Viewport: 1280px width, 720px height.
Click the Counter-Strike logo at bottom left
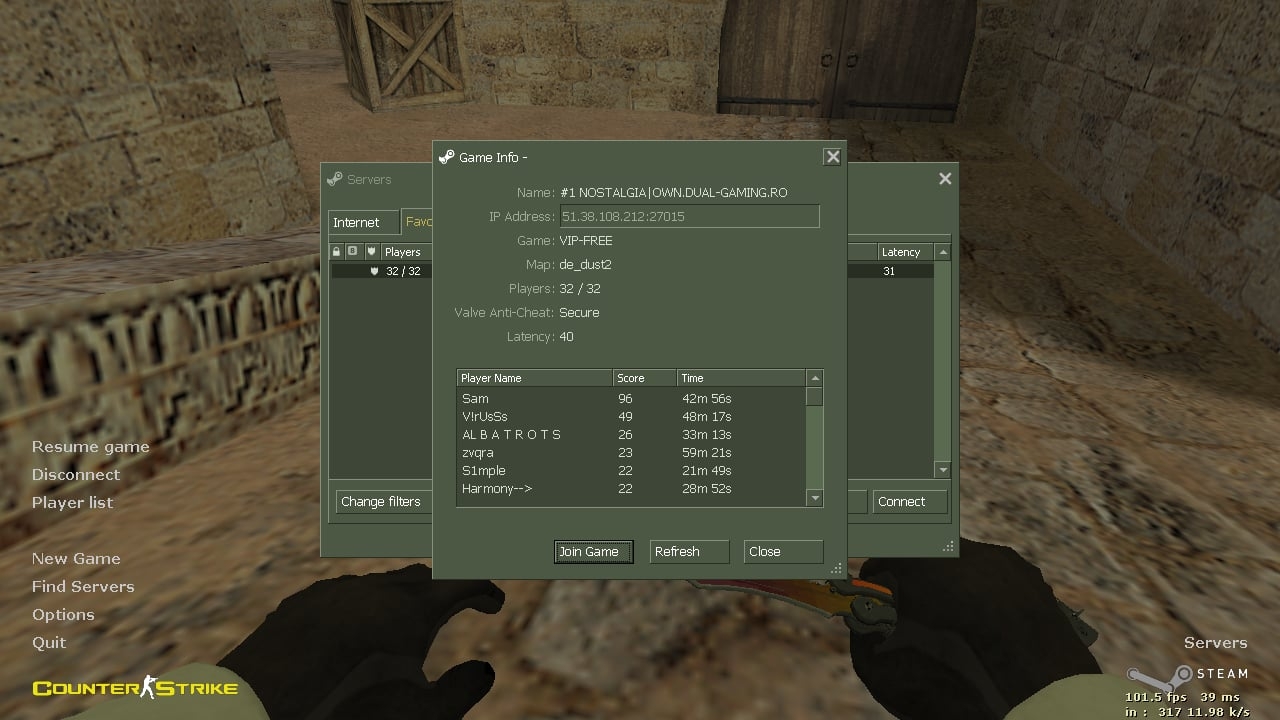click(x=133, y=687)
